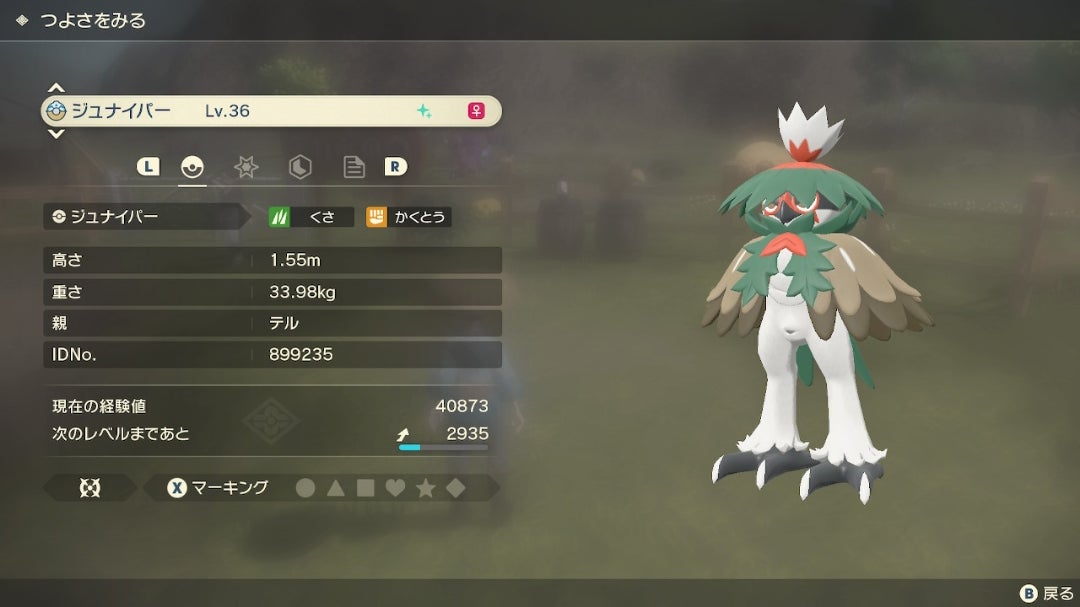The width and height of the screenshot is (1080, 607).
Task: Click the up arrow above the Pokémon name
Action: 56,89
